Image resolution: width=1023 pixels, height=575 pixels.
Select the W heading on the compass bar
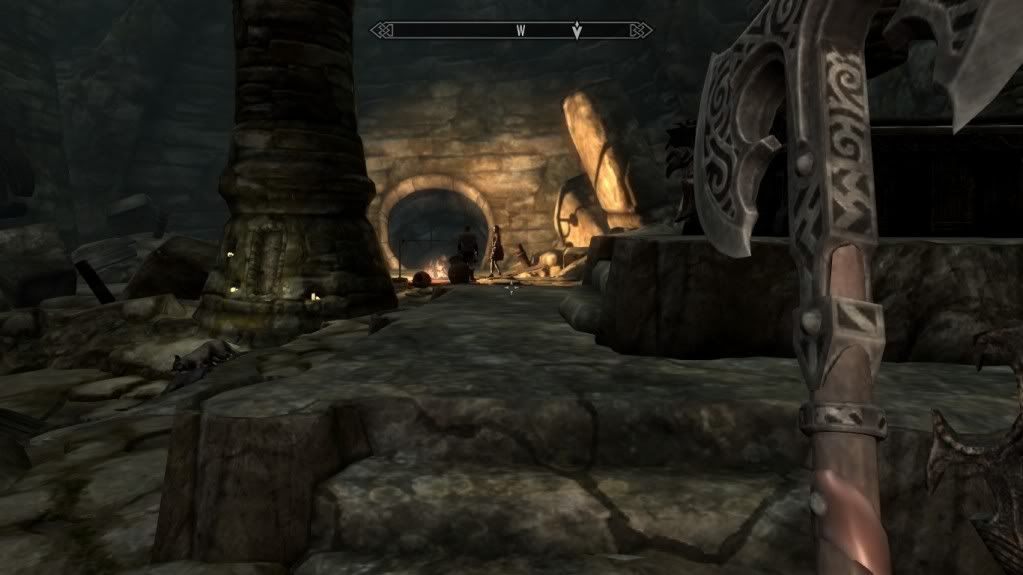[x=520, y=30]
